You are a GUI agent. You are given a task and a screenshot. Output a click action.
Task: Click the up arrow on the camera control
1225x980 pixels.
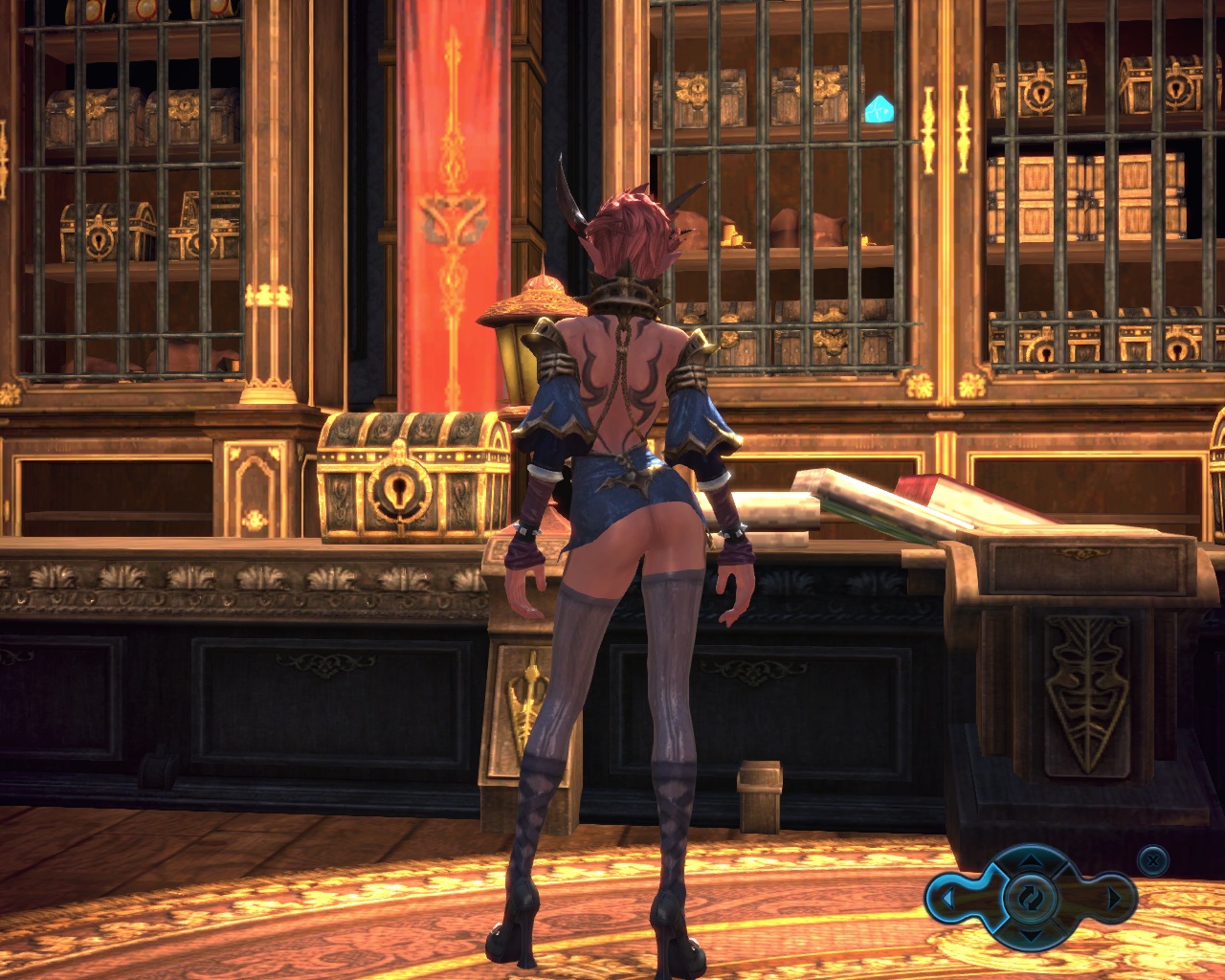1030,862
